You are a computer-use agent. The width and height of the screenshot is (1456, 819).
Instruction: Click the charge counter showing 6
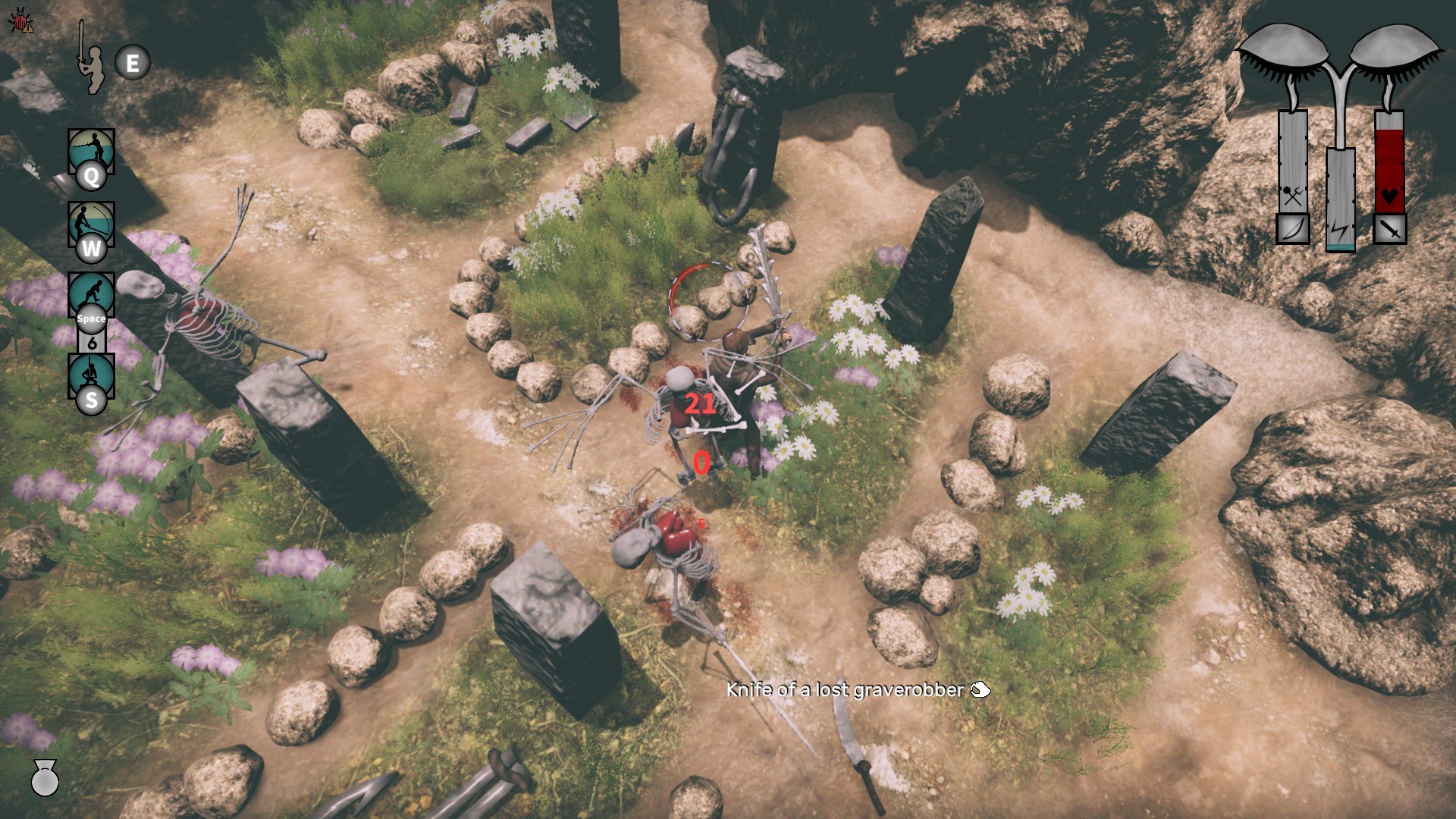92,341
